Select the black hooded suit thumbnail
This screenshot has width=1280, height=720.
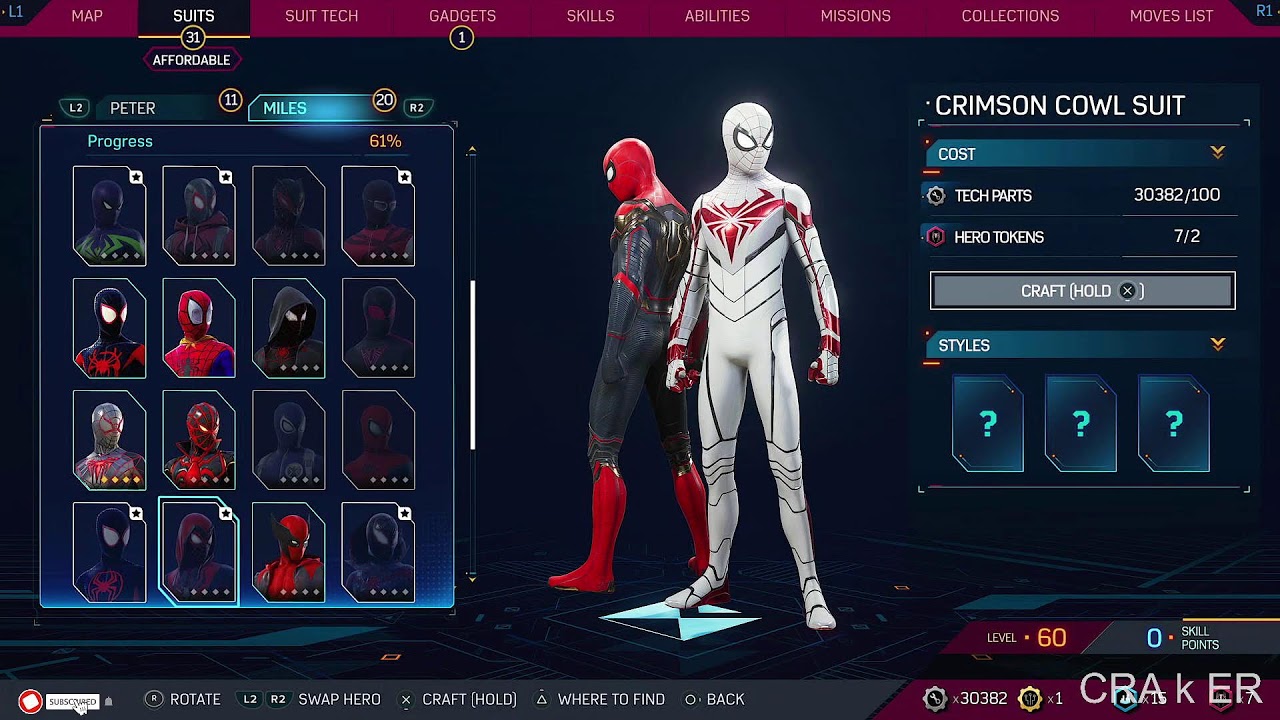(x=288, y=328)
